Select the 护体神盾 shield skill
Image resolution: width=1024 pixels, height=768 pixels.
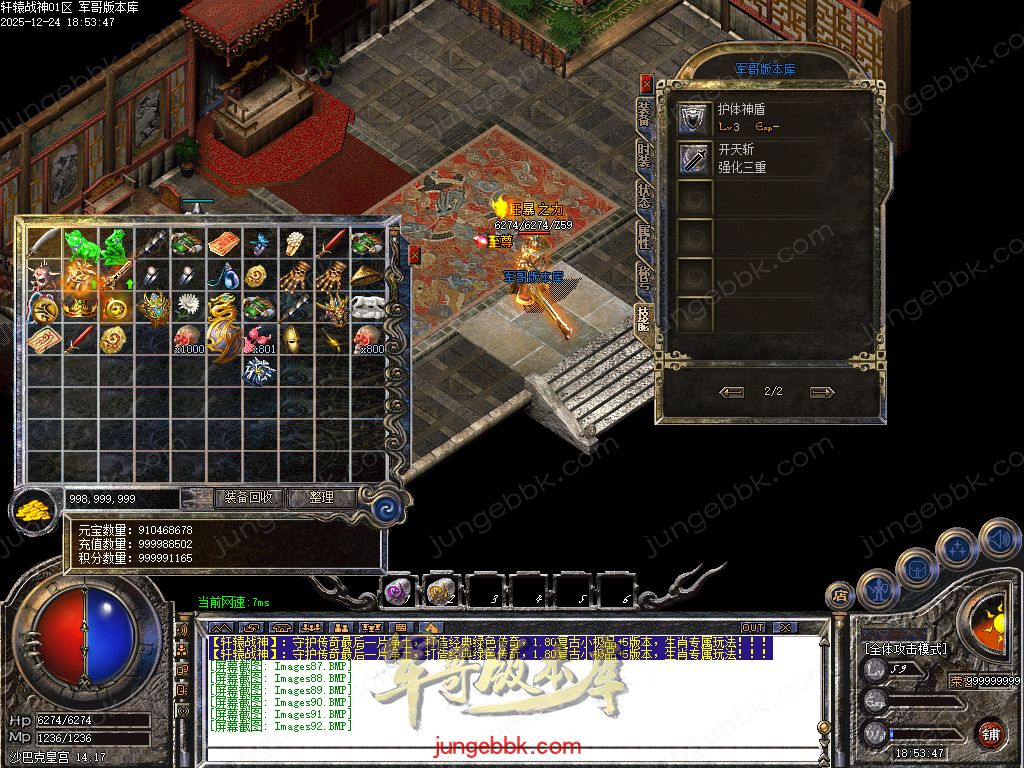coord(695,118)
